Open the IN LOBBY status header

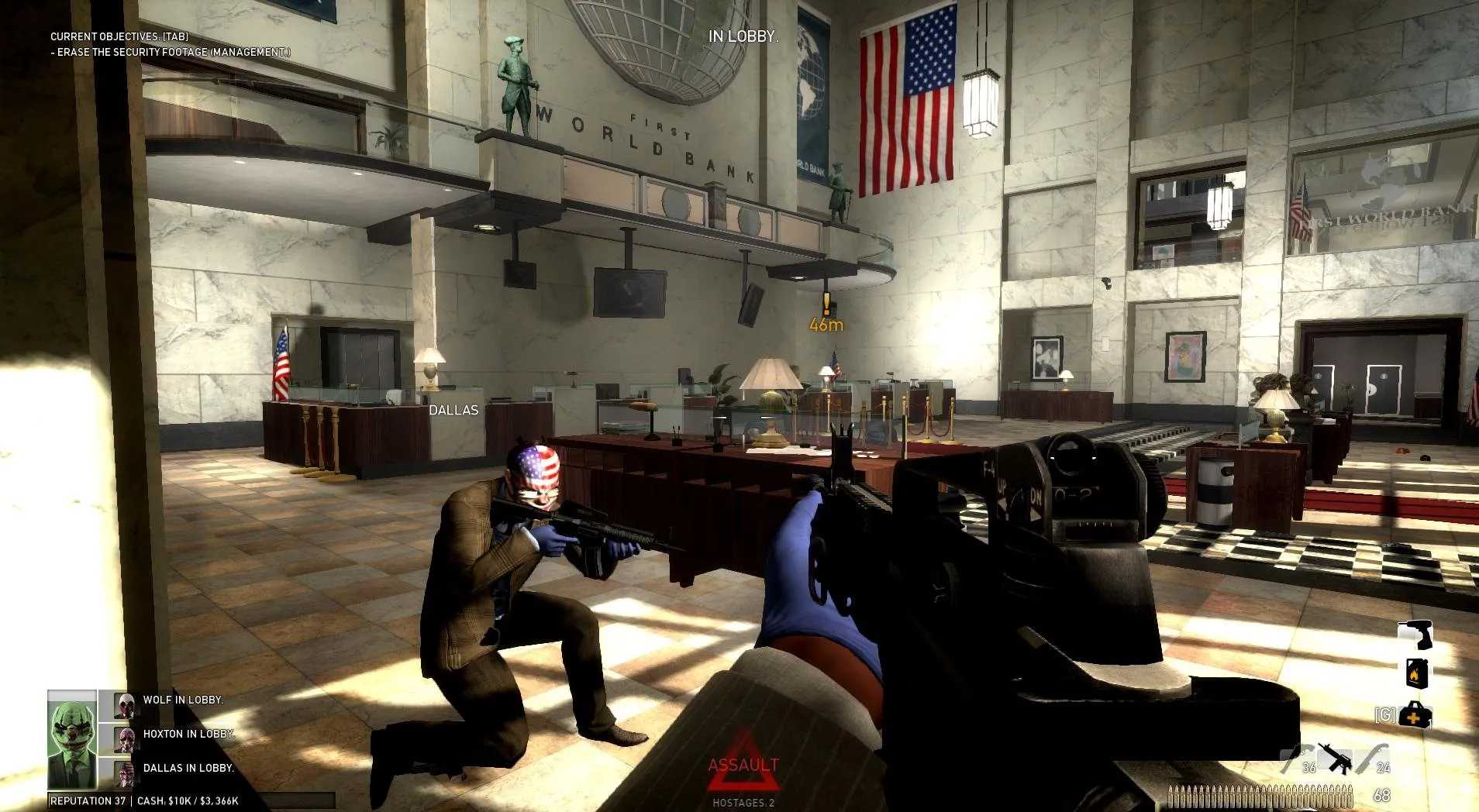(x=743, y=36)
